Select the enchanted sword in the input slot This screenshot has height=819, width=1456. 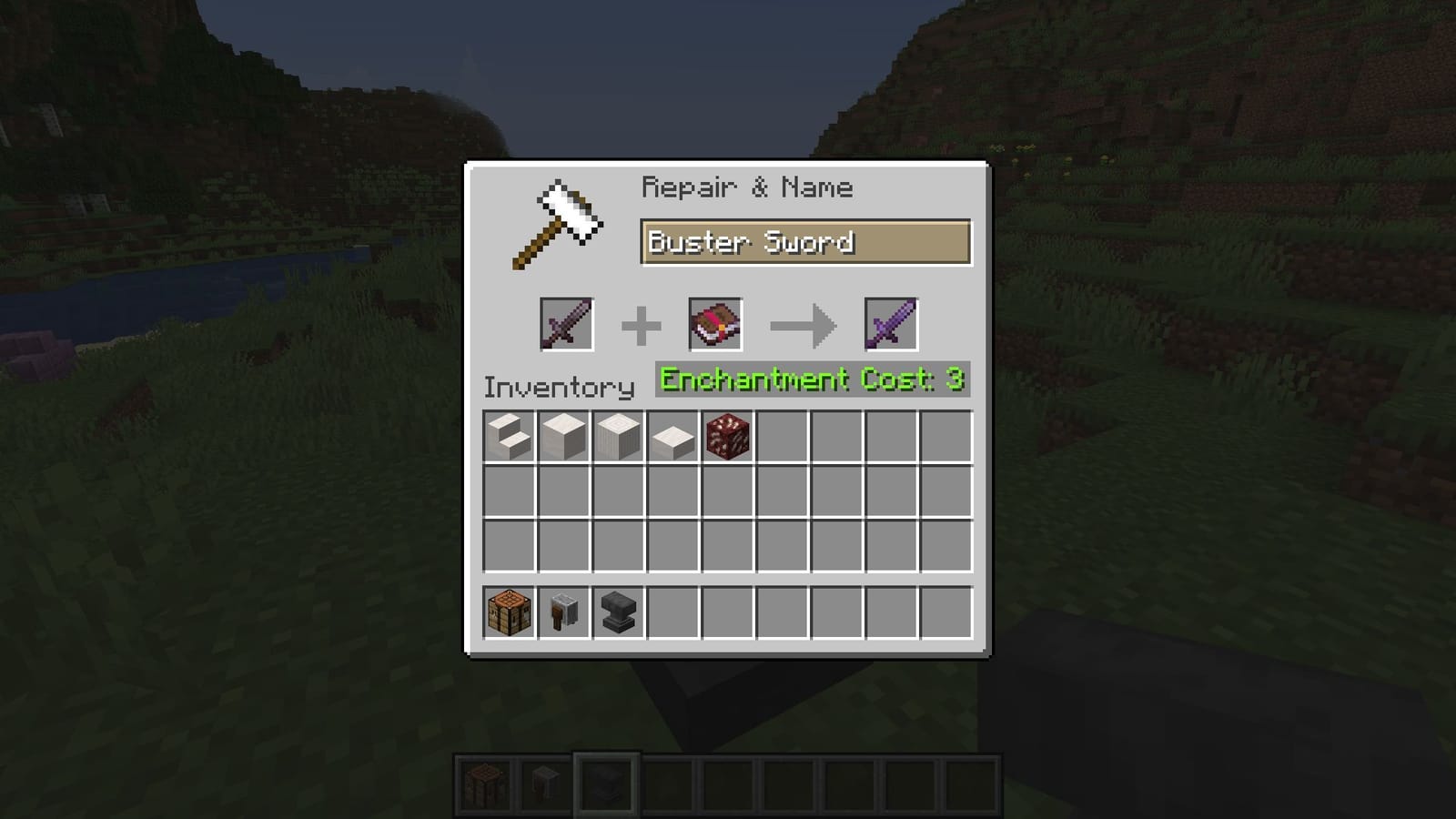pyautogui.click(x=568, y=325)
